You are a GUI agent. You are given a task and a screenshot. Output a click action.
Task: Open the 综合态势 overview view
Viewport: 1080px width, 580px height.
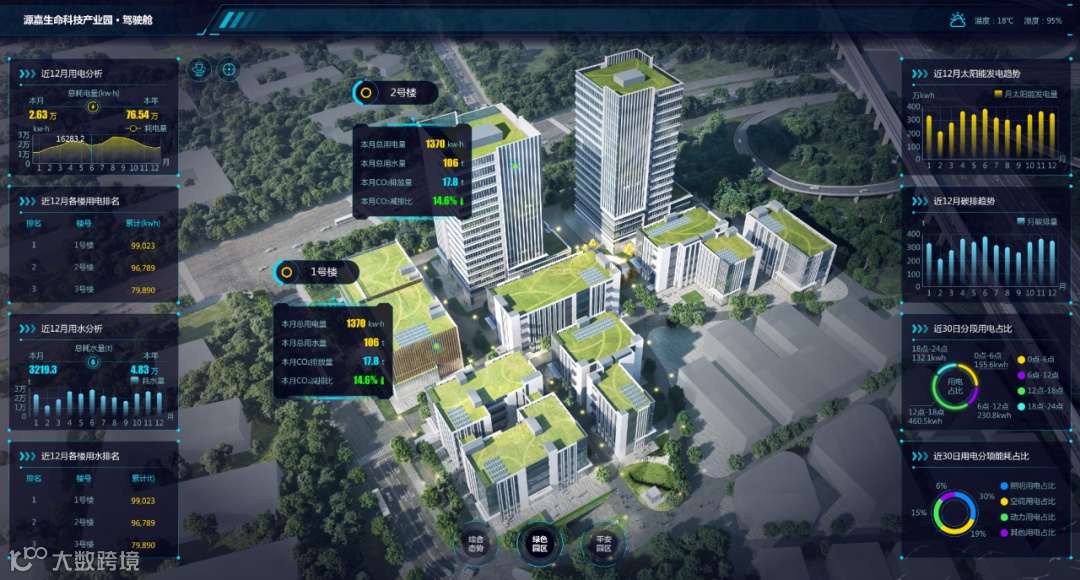(475, 542)
